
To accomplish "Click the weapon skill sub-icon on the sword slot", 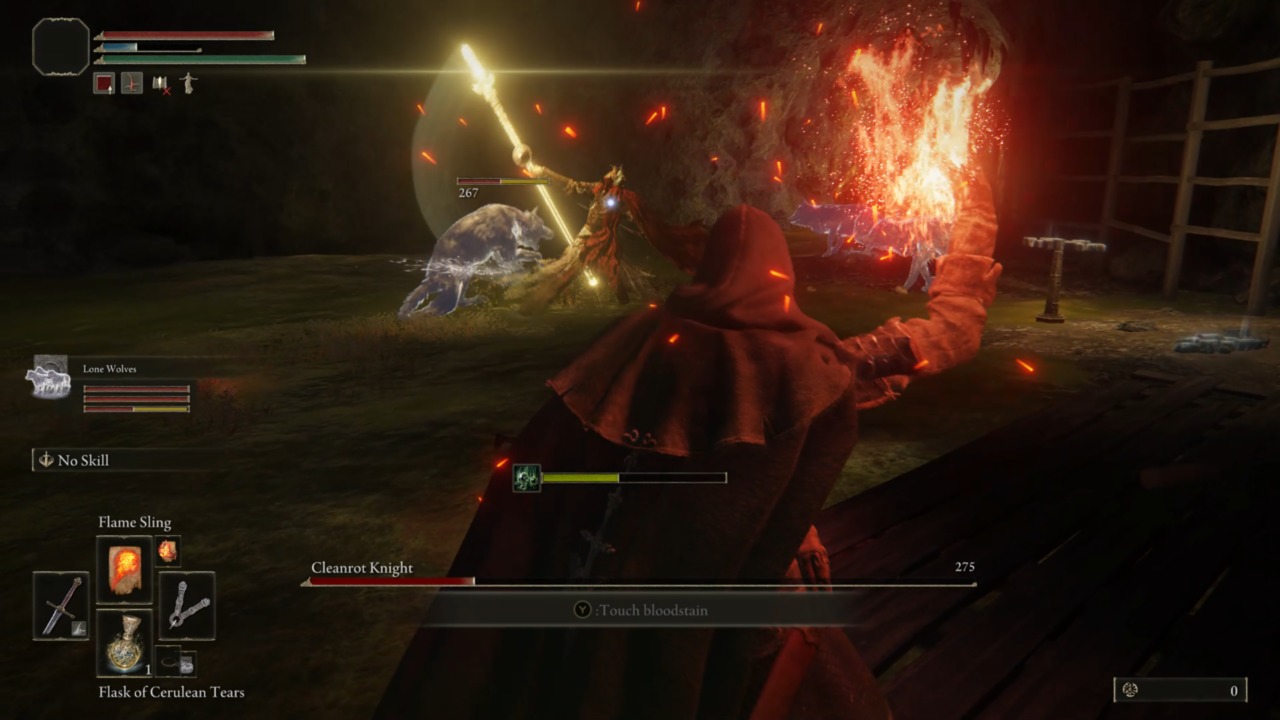I will tap(79, 629).
